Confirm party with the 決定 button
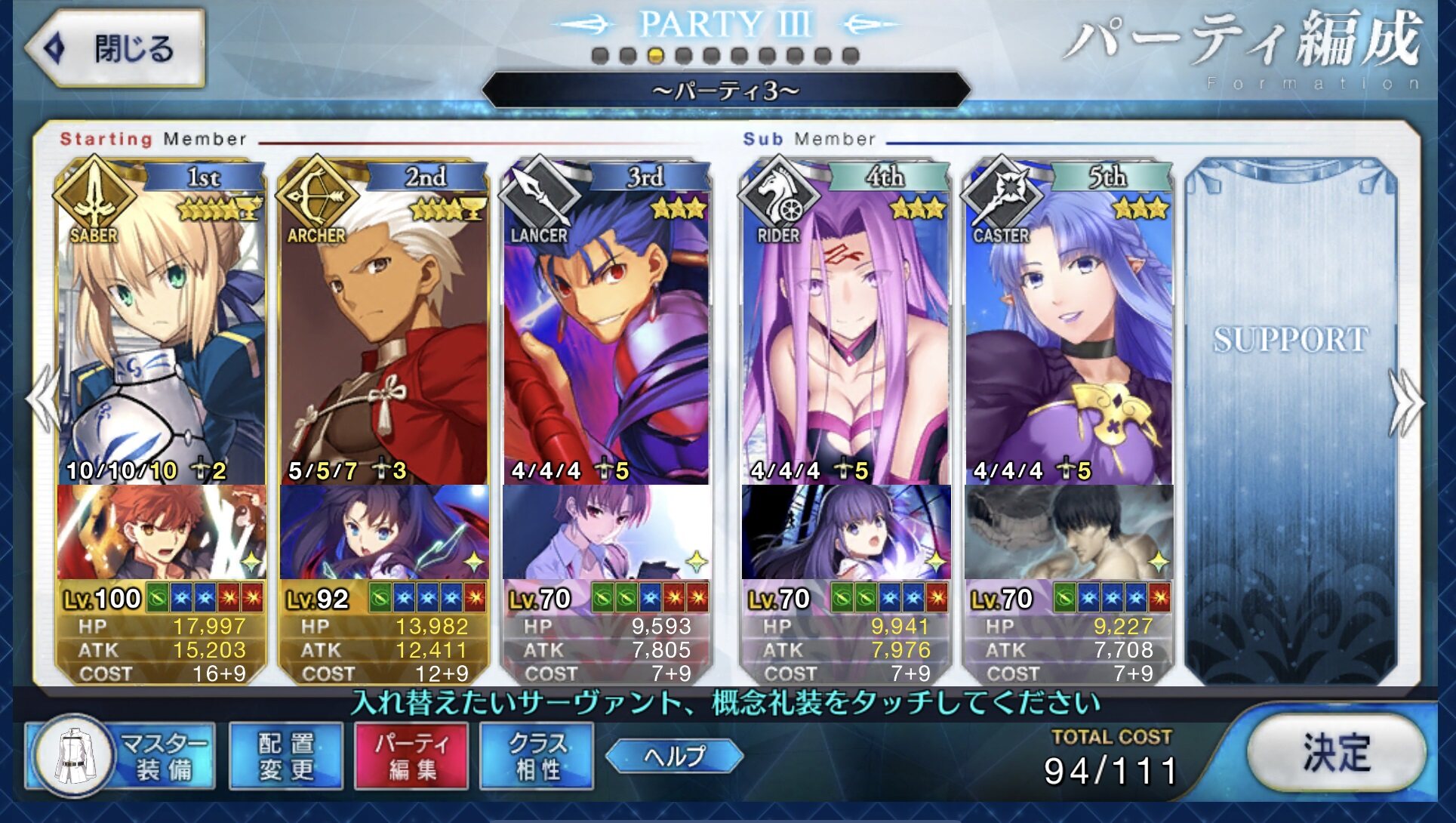Viewport: 1456px width, 823px height. [x=1336, y=754]
